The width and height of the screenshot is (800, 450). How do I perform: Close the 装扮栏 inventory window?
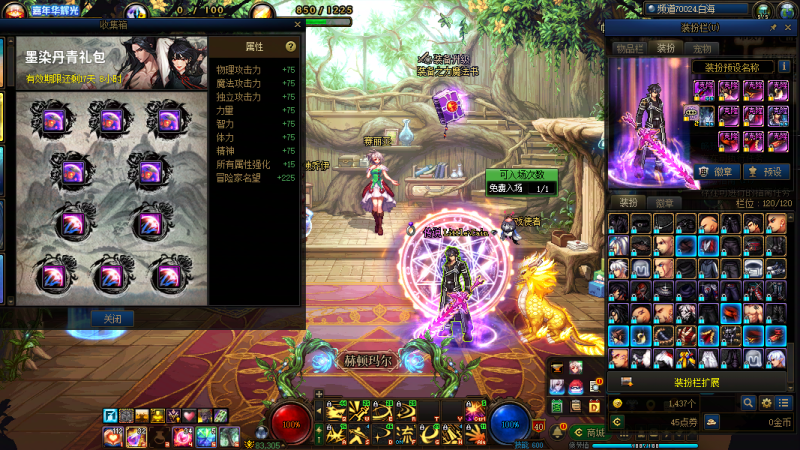pos(789,28)
